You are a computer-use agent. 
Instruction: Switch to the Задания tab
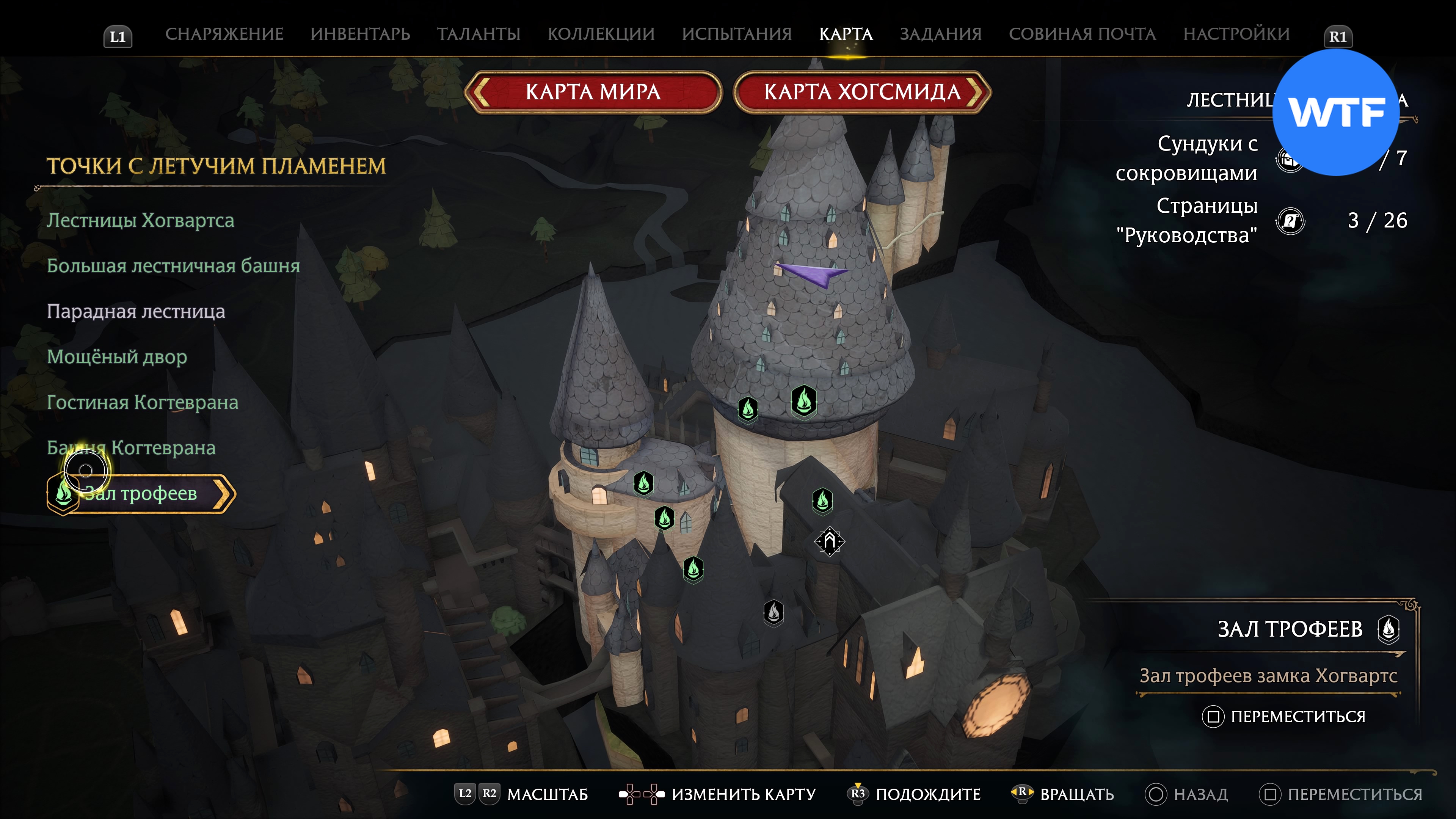coord(940,34)
